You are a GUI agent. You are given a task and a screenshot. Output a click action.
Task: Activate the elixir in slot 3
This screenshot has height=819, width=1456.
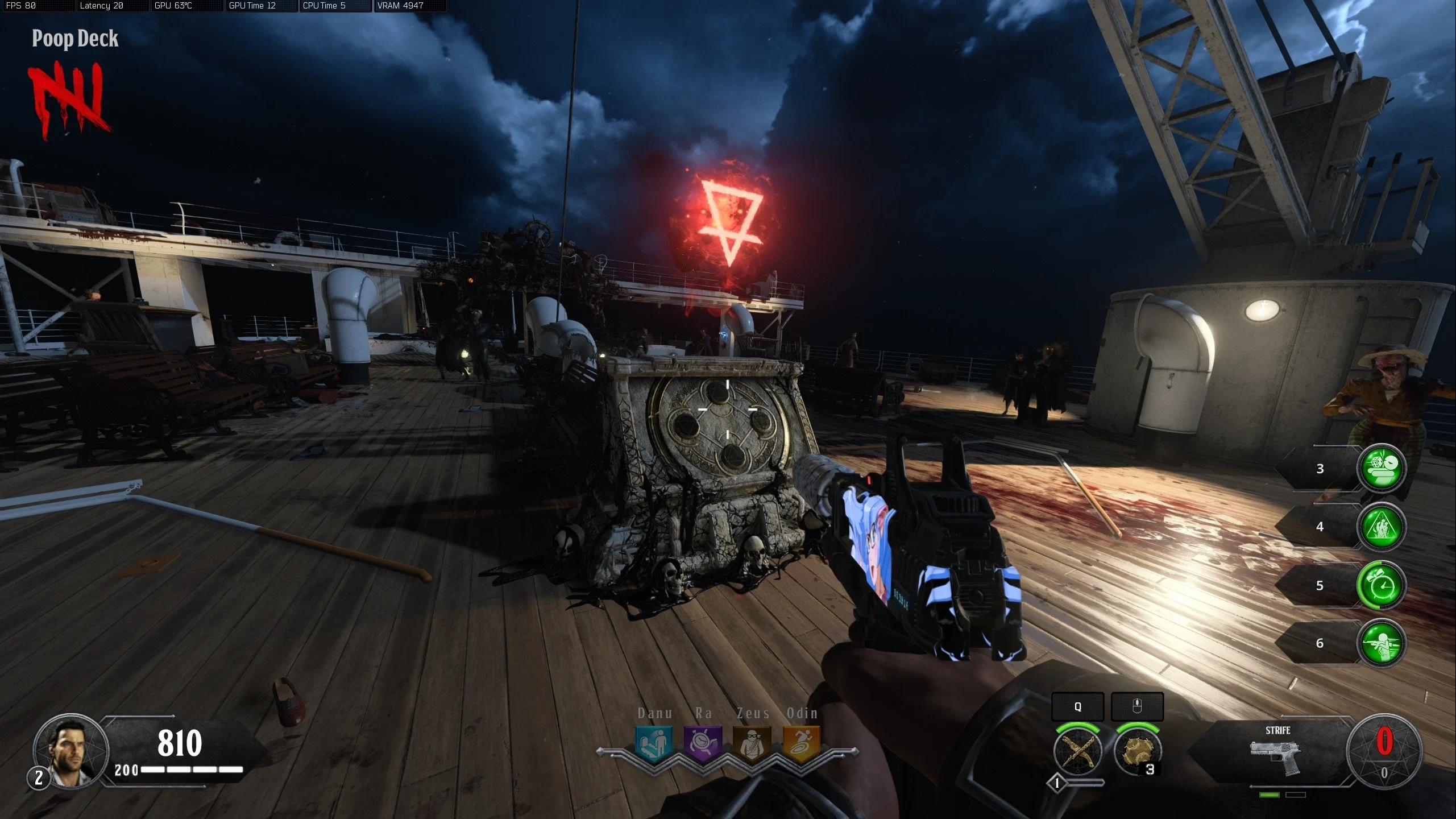[x=1381, y=468]
